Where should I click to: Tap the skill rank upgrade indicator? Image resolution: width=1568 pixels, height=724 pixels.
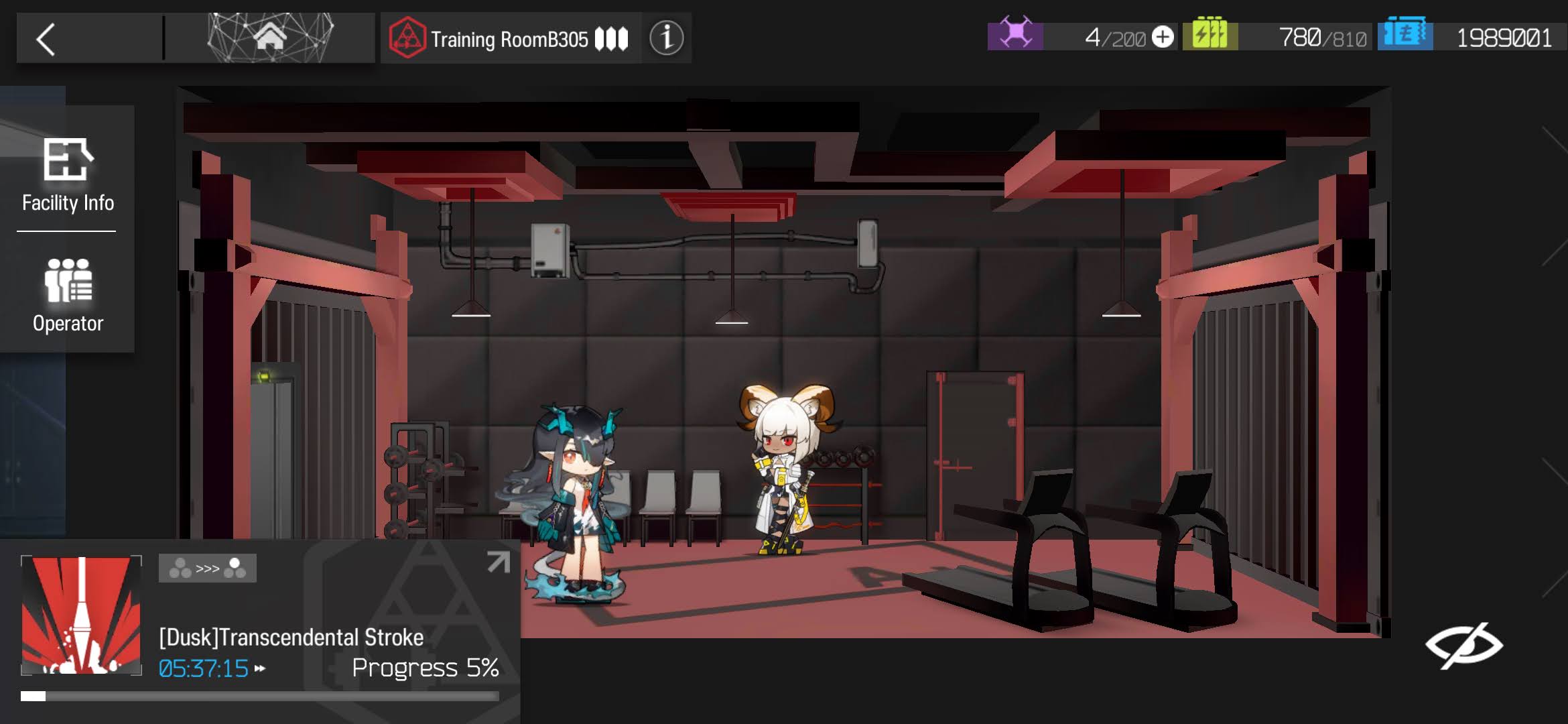(x=207, y=568)
